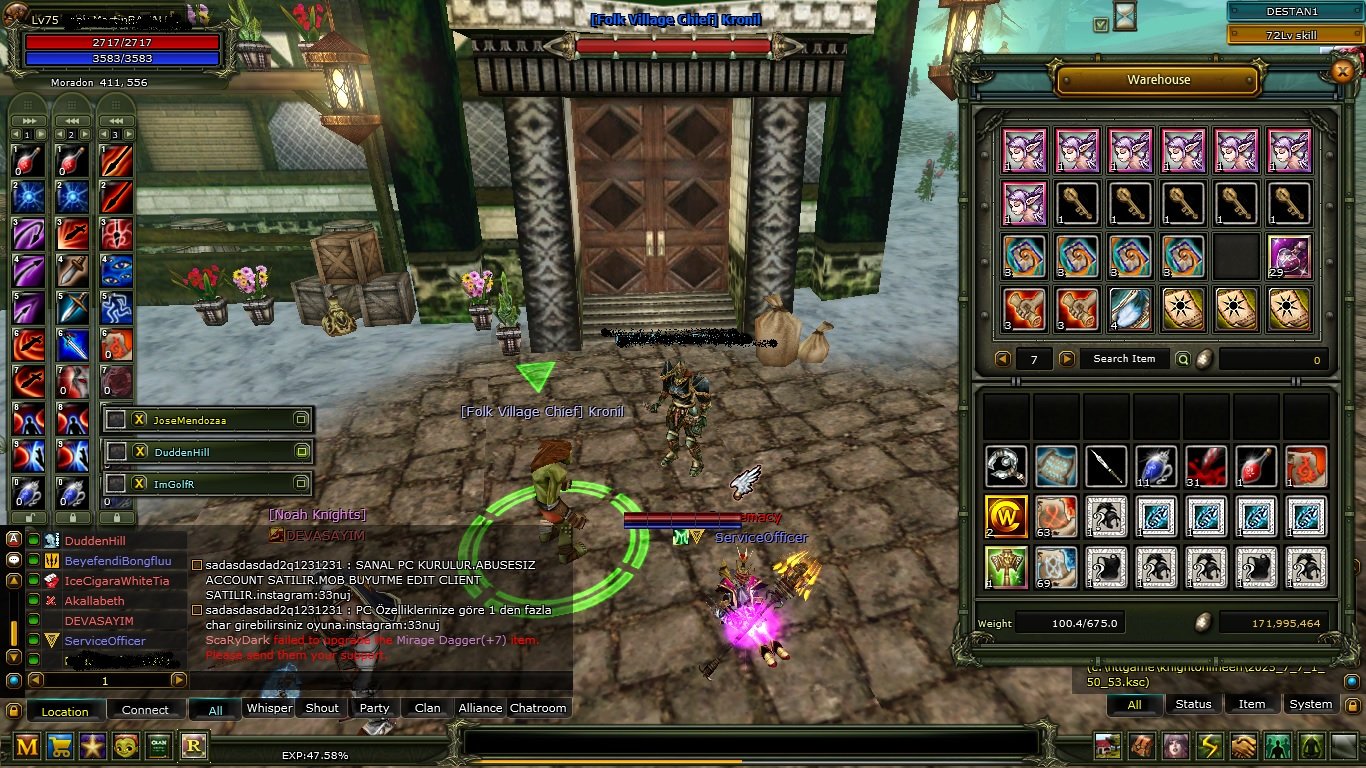The width and height of the screenshot is (1366, 768).
Task: Switch to the Connect list tab
Action: click(x=145, y=710)
